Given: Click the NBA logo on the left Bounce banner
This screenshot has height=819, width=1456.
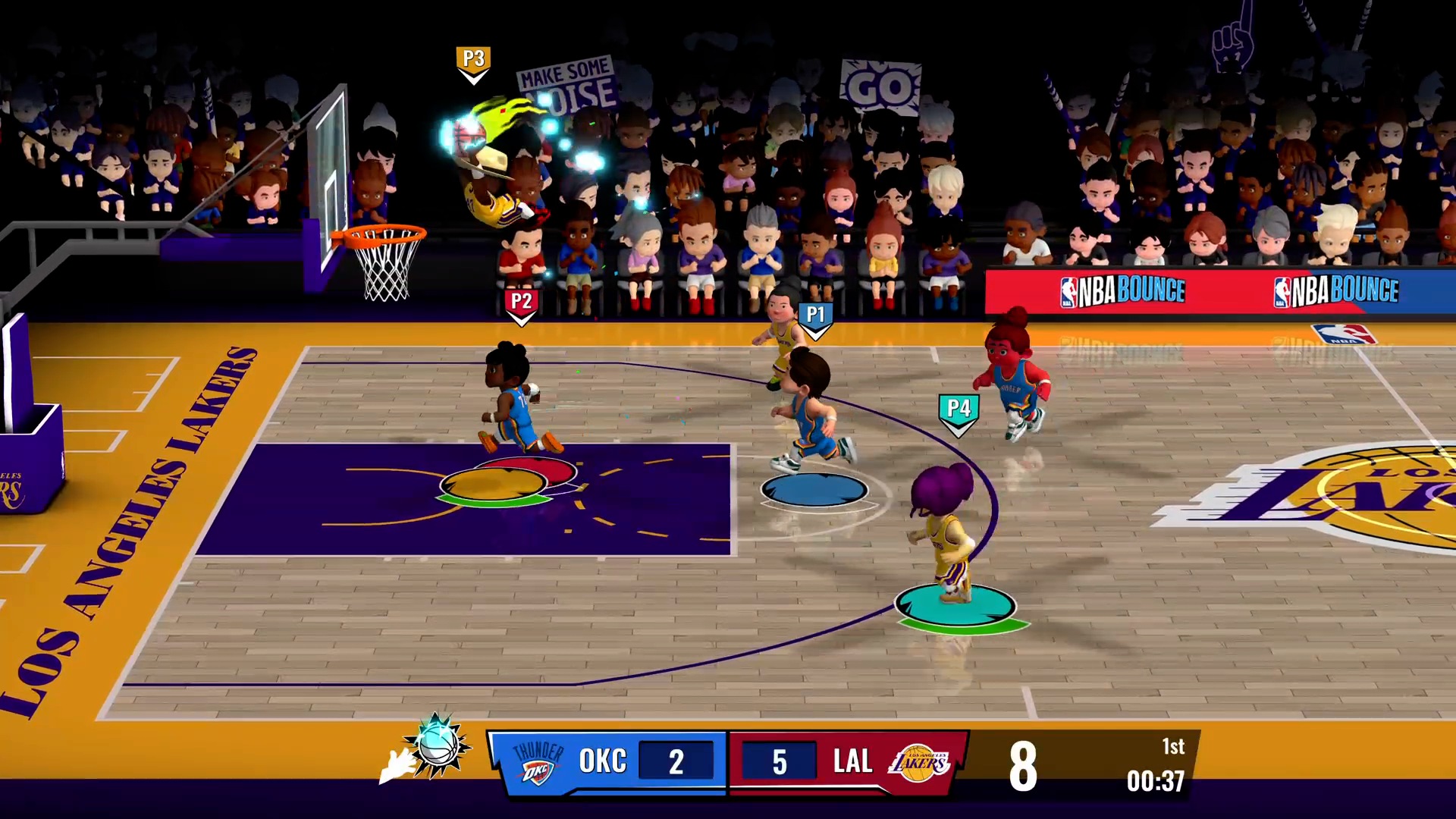Looking at the screenshot, I should tap(1070, 289).
